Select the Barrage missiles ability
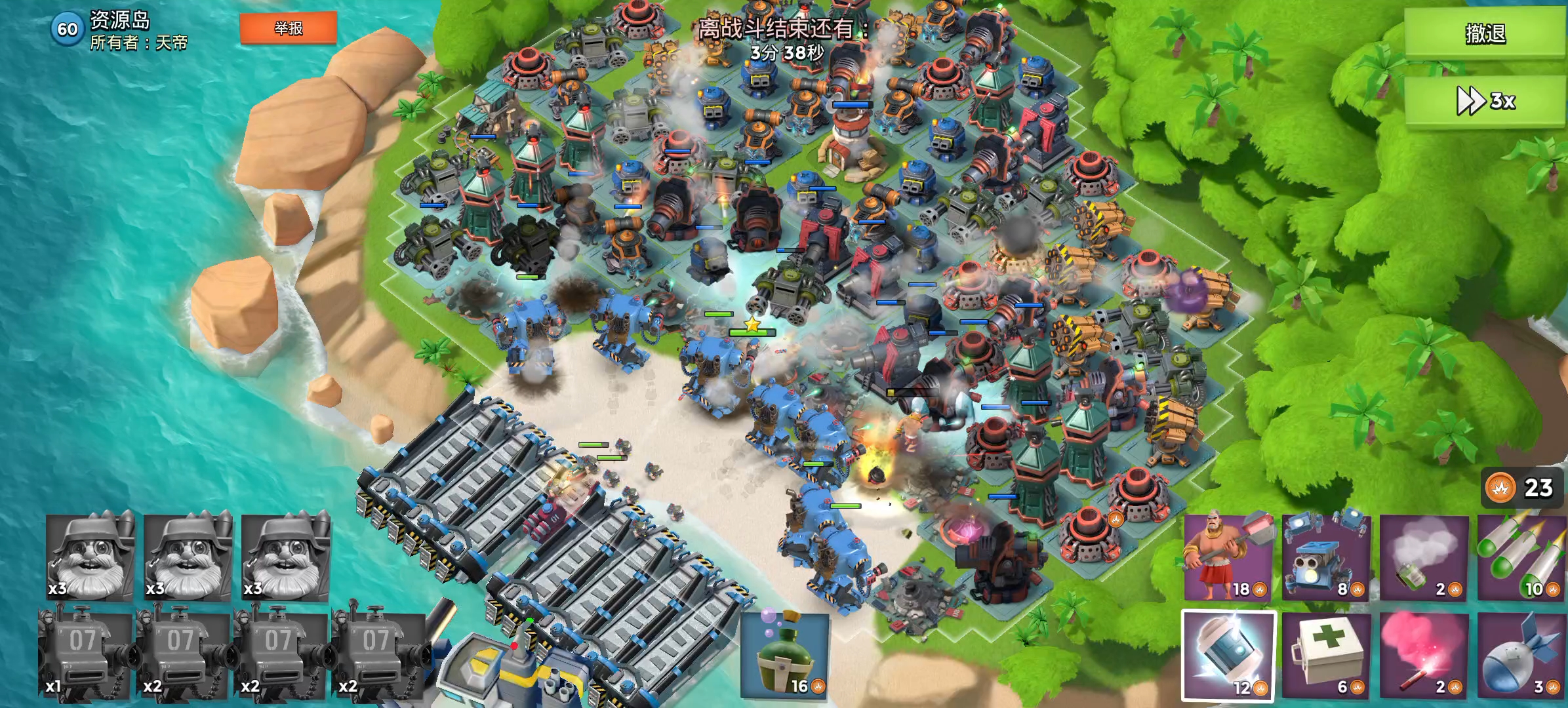 point(1521,557)
